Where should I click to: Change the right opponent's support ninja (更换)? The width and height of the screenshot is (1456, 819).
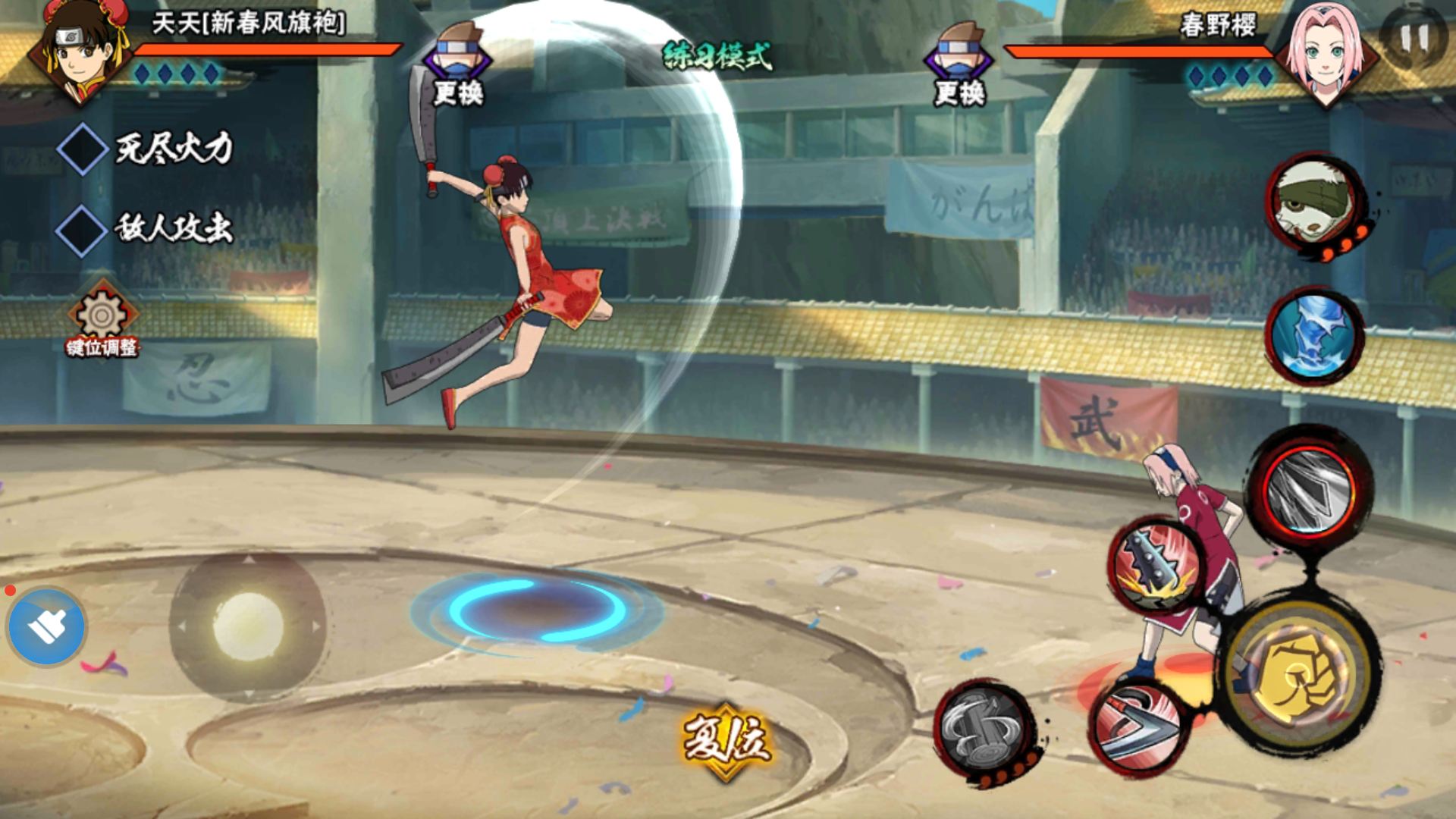959,64
